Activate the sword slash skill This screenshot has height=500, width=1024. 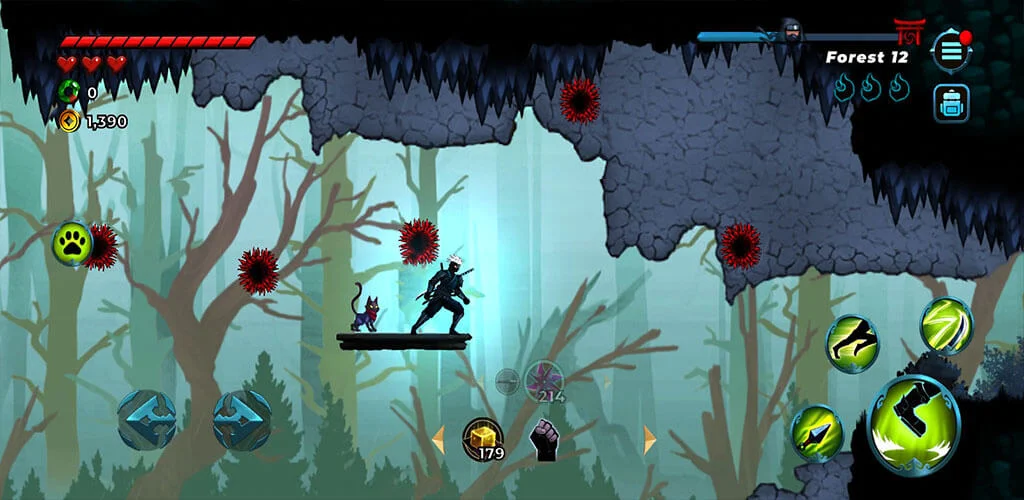[946, 325]
